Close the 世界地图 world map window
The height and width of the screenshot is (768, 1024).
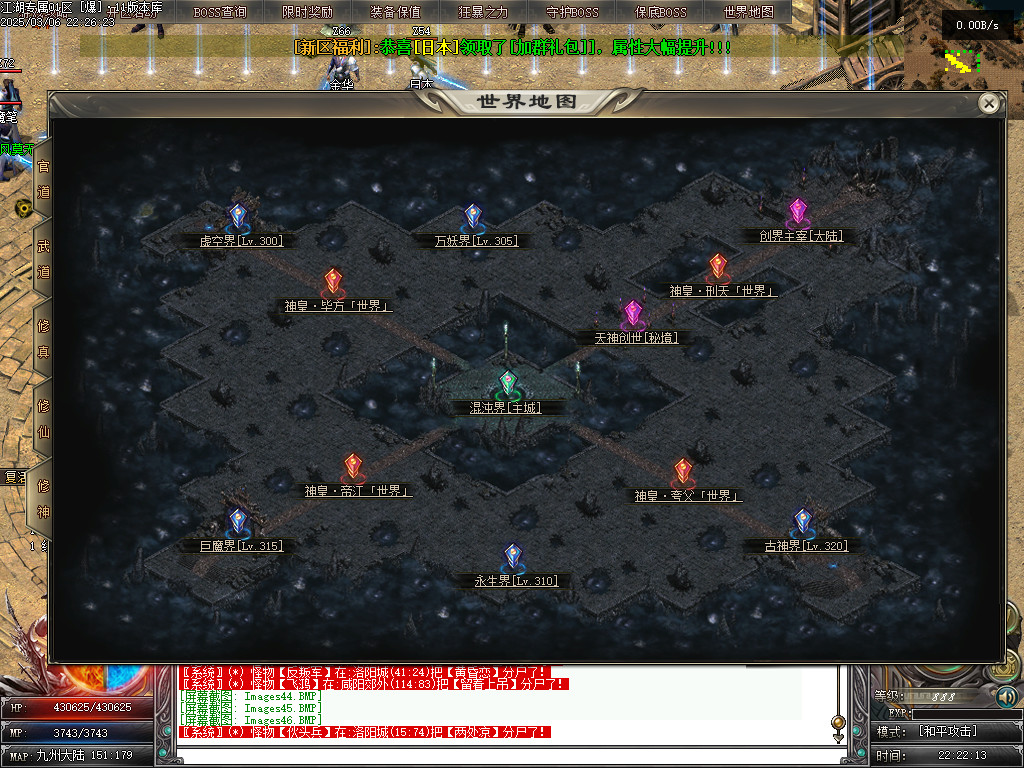click(x=989, y=103)
